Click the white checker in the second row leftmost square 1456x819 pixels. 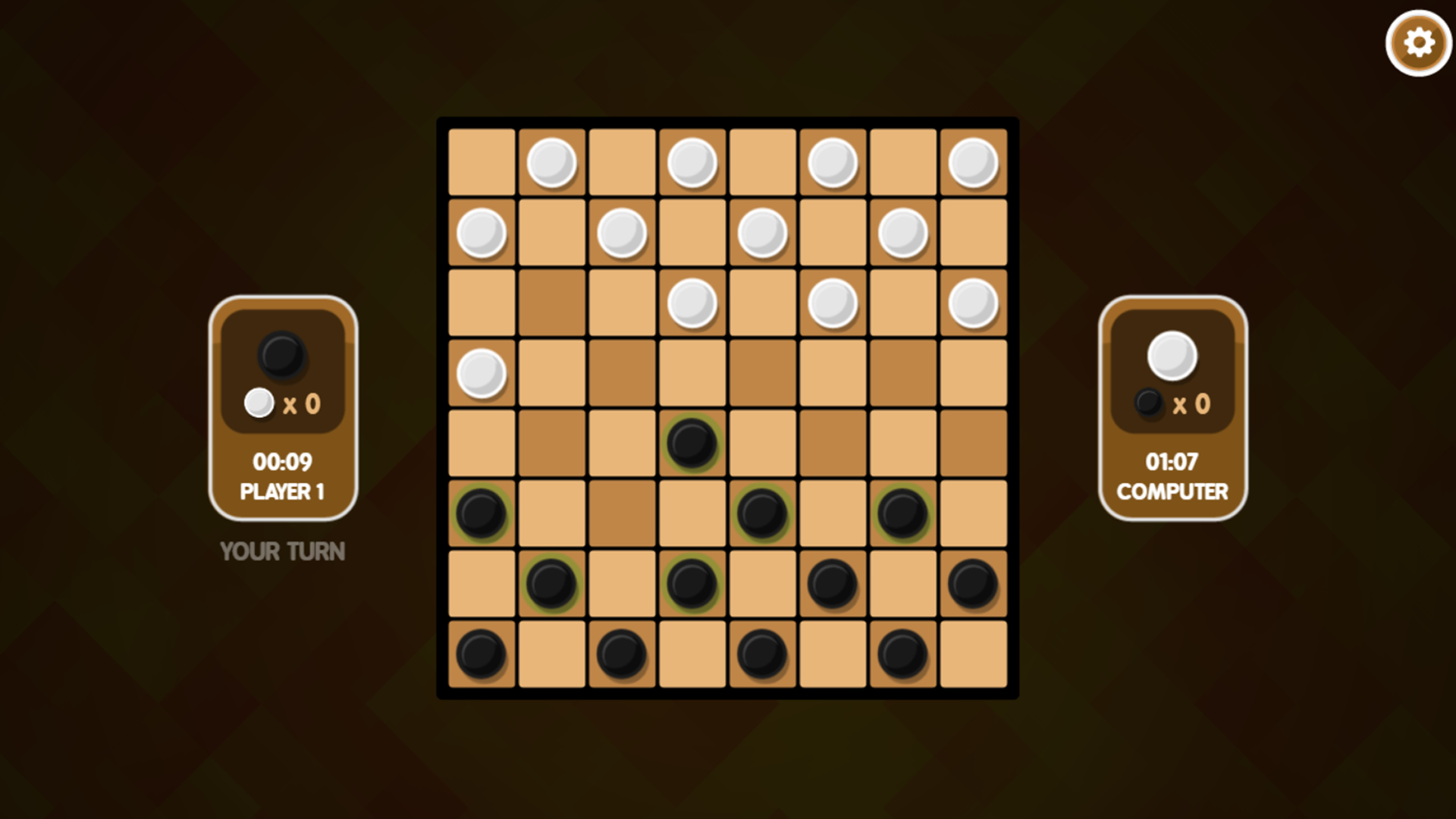[x=481, y=232]
